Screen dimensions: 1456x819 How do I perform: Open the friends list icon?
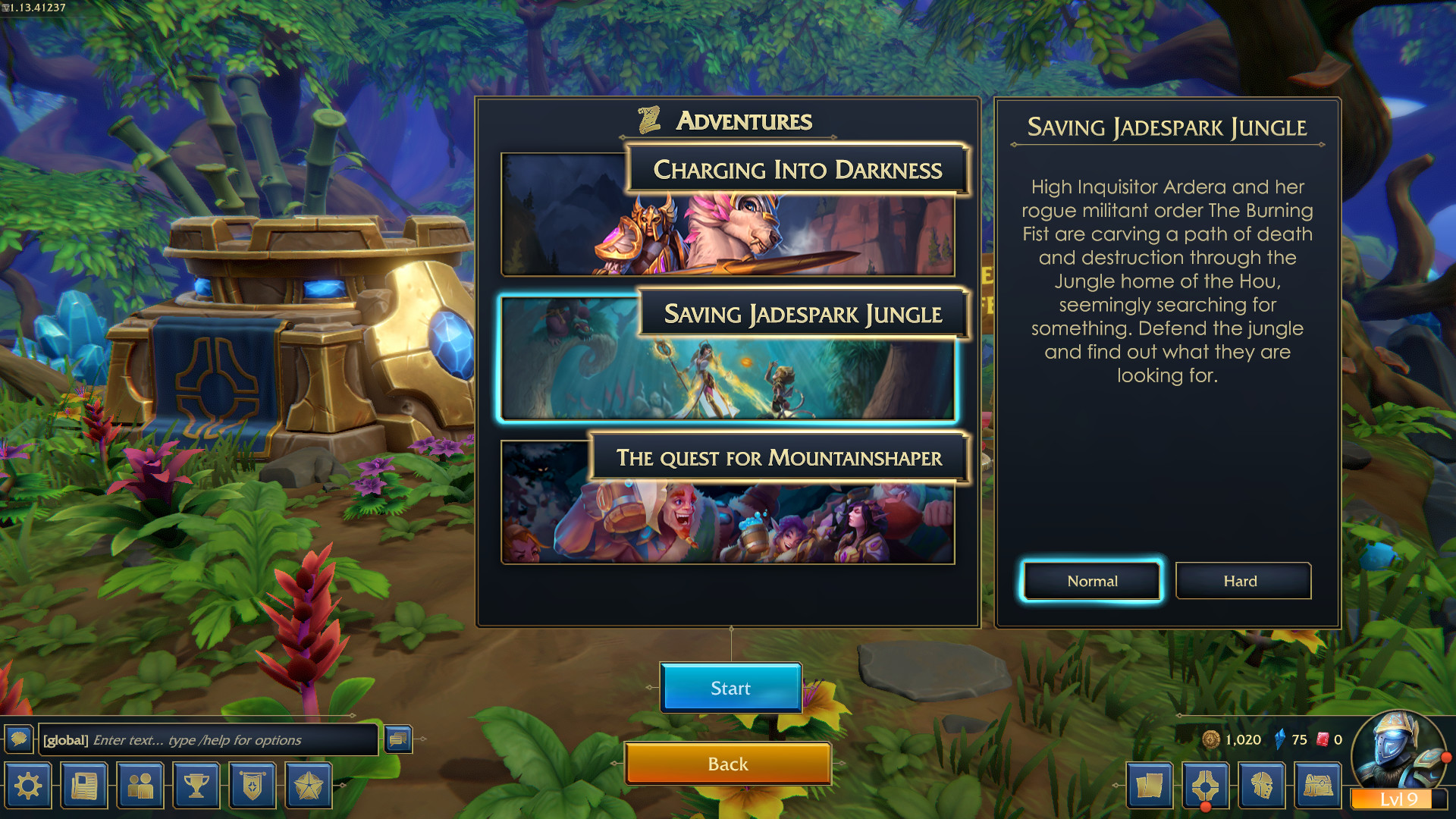point(140,786)
